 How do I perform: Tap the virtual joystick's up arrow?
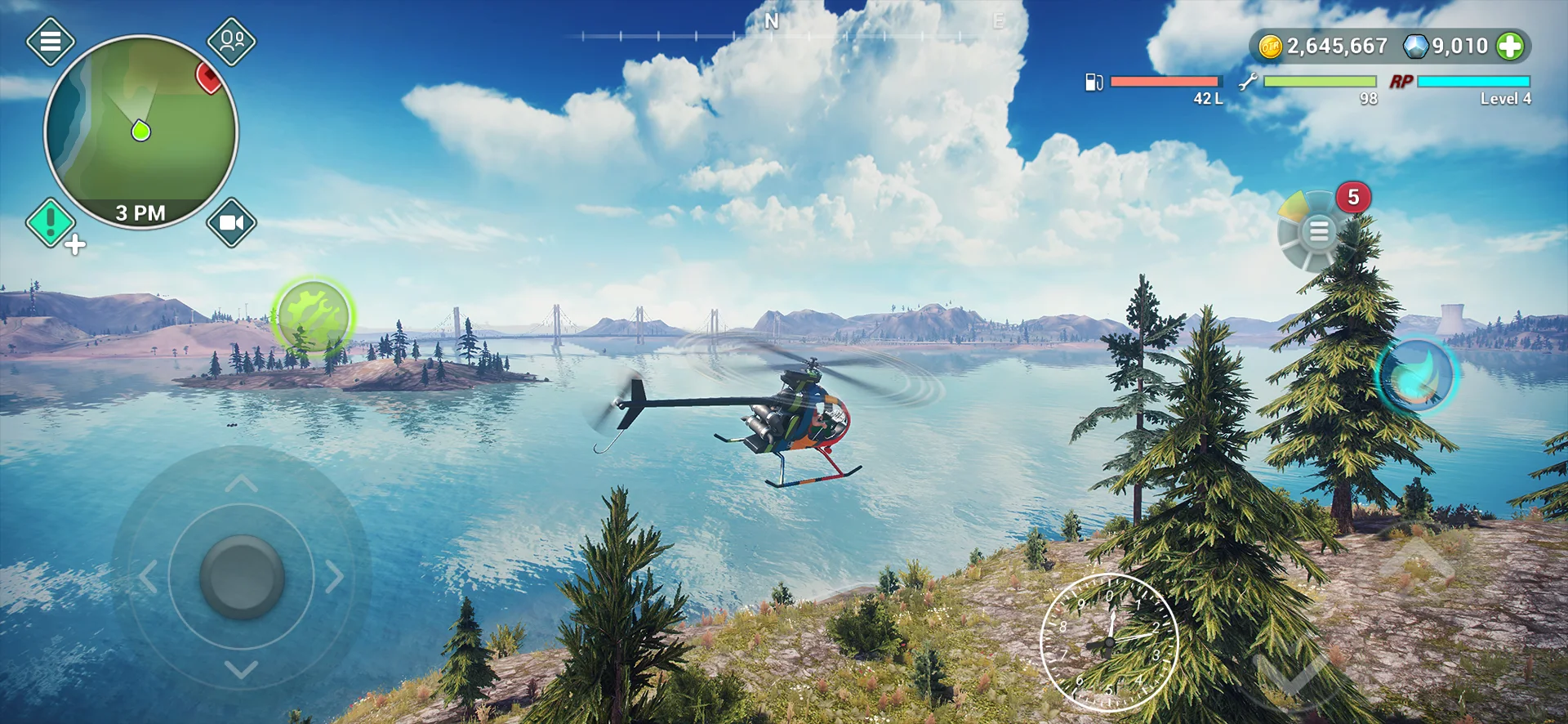241,485
